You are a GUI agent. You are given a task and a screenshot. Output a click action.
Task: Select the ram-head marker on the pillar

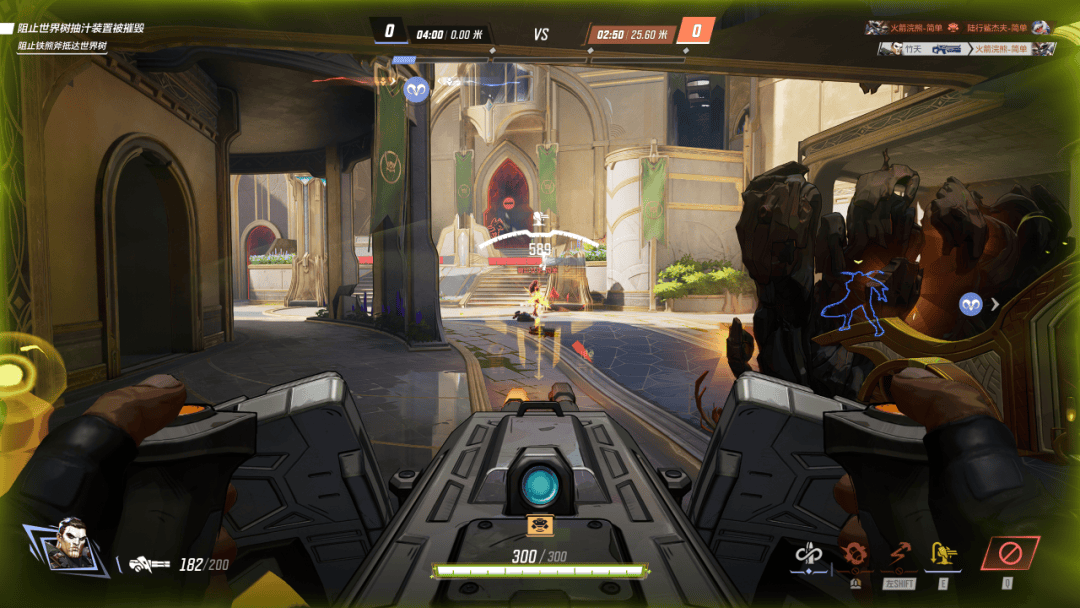[416, 89]
